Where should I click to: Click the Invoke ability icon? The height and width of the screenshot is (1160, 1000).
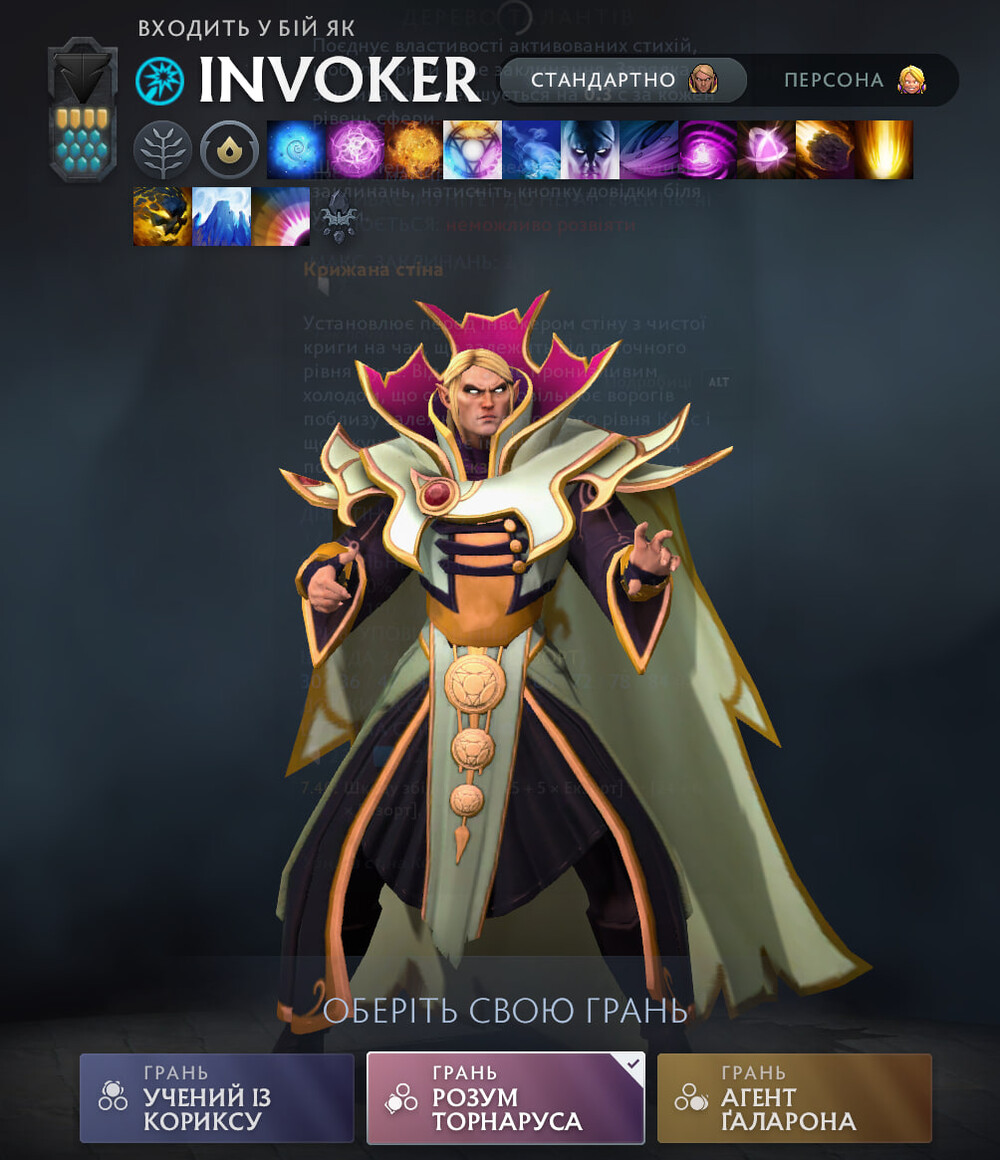point(472,150)
